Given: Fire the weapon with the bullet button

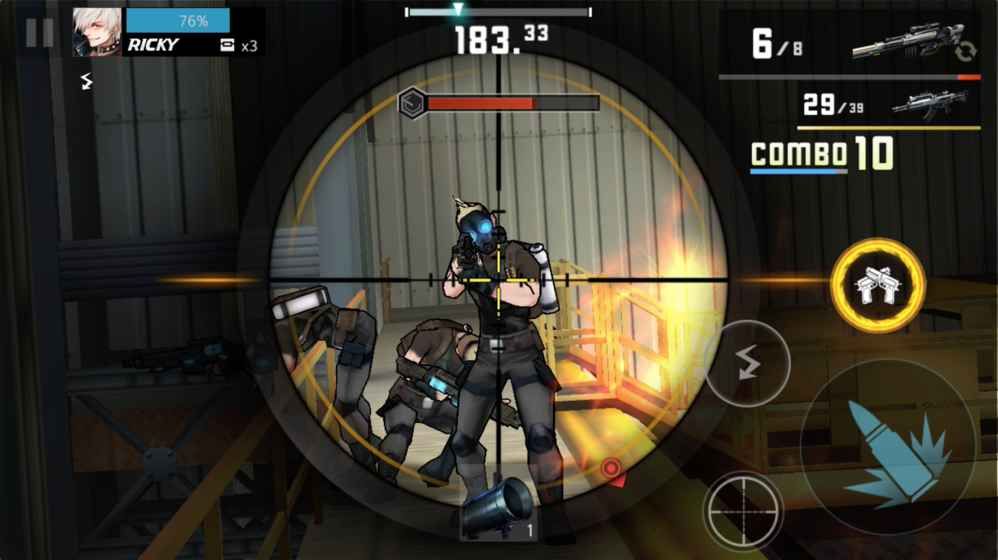Looking at the screenshot, I should pos(889,448).
